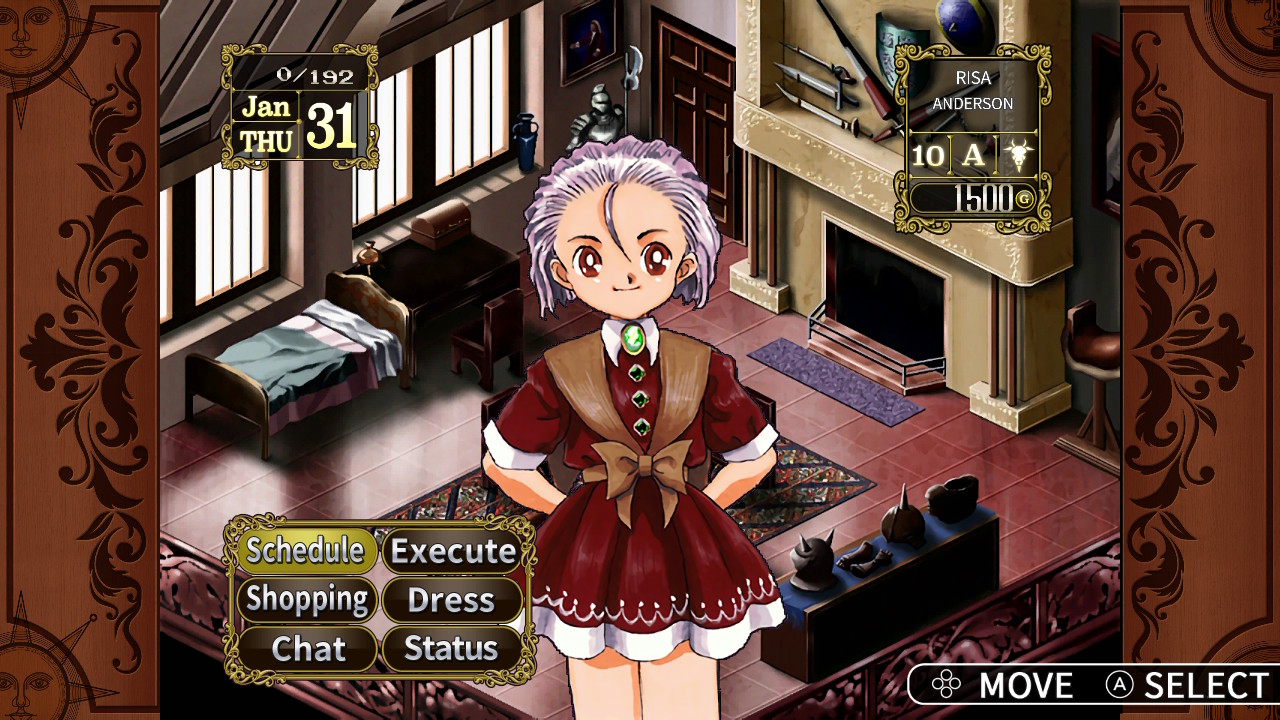Open the Schedule menu
Viewport: 1280px width, 720px height.
[x=308, y=551]
